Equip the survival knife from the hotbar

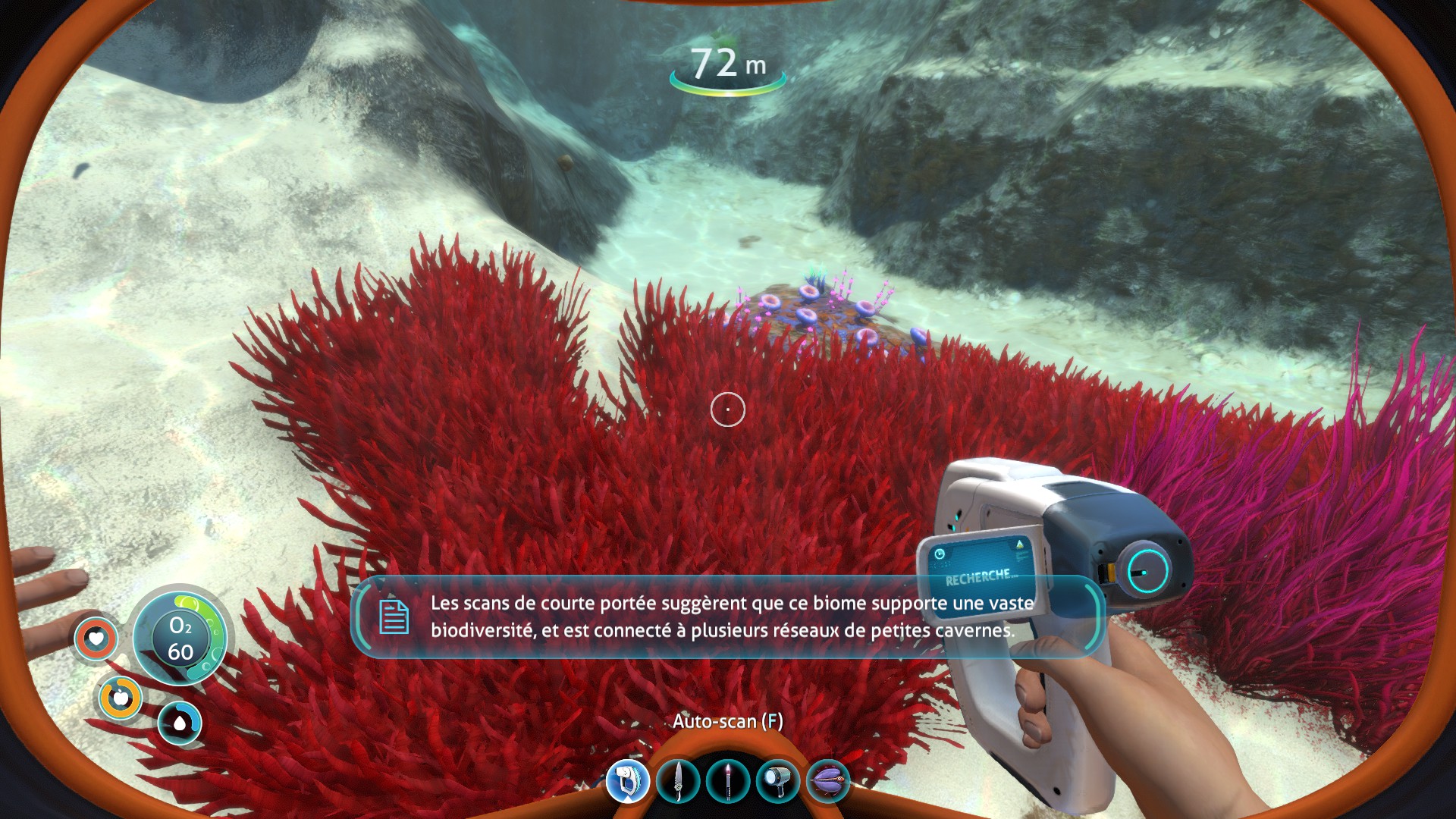click(678, 781)
